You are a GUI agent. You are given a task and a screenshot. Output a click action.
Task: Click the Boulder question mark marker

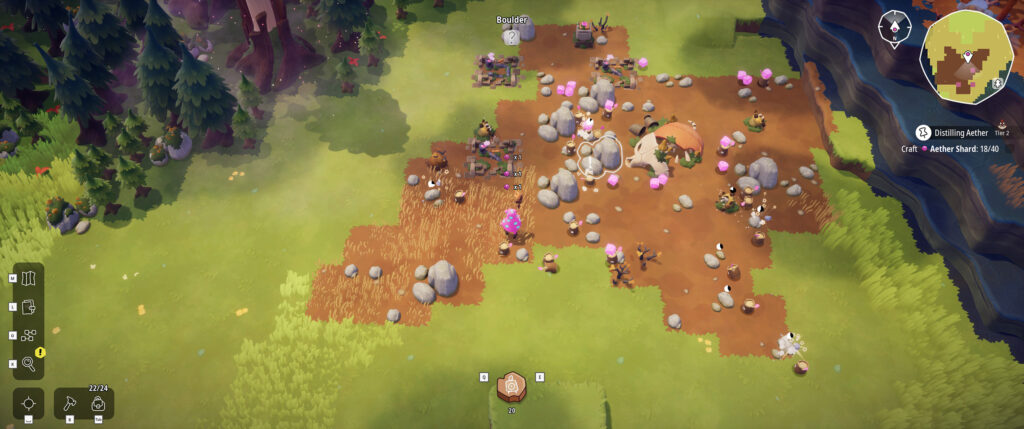point(511,37)
